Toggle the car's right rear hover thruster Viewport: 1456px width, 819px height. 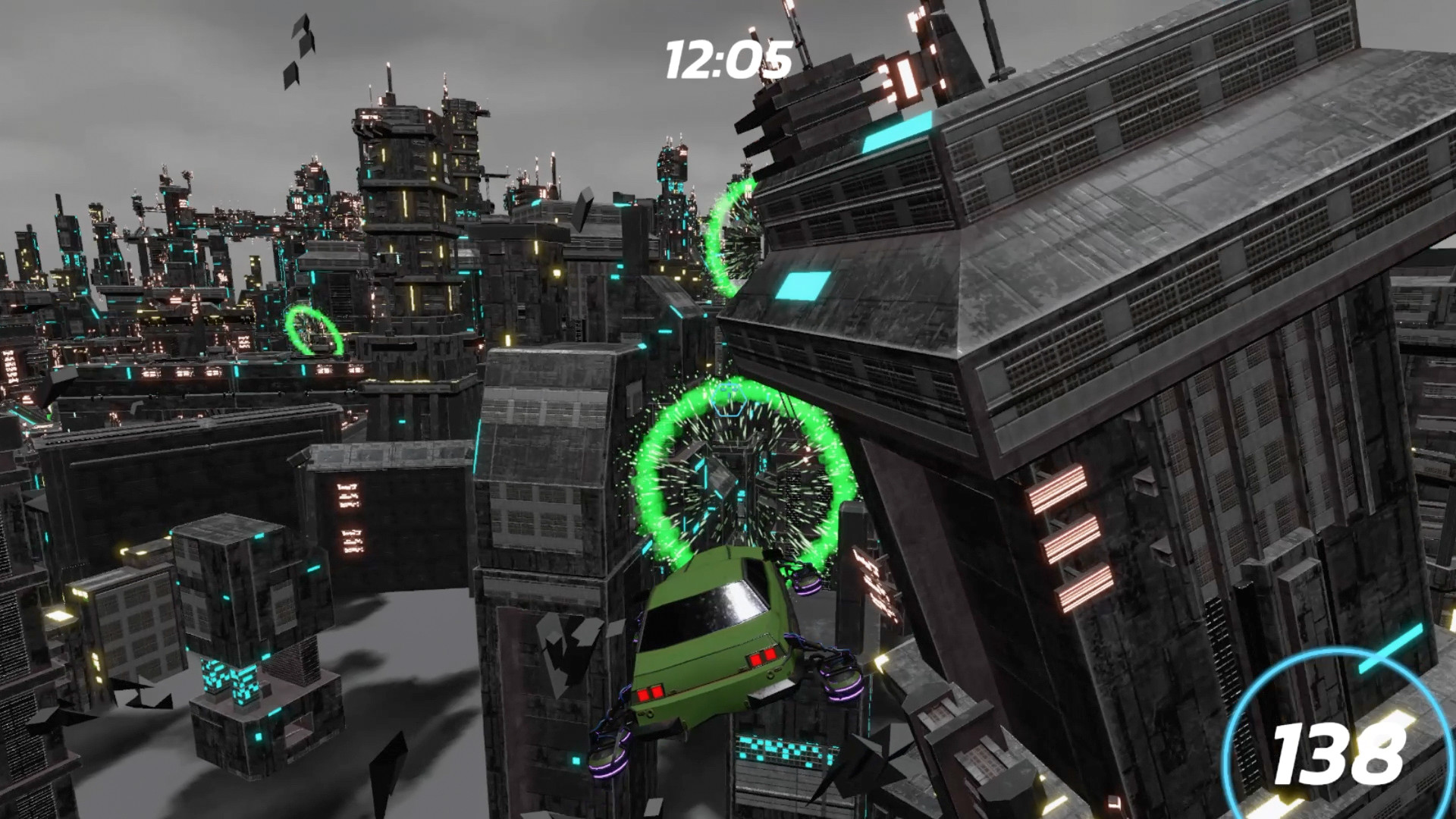(x=840, y=677)
